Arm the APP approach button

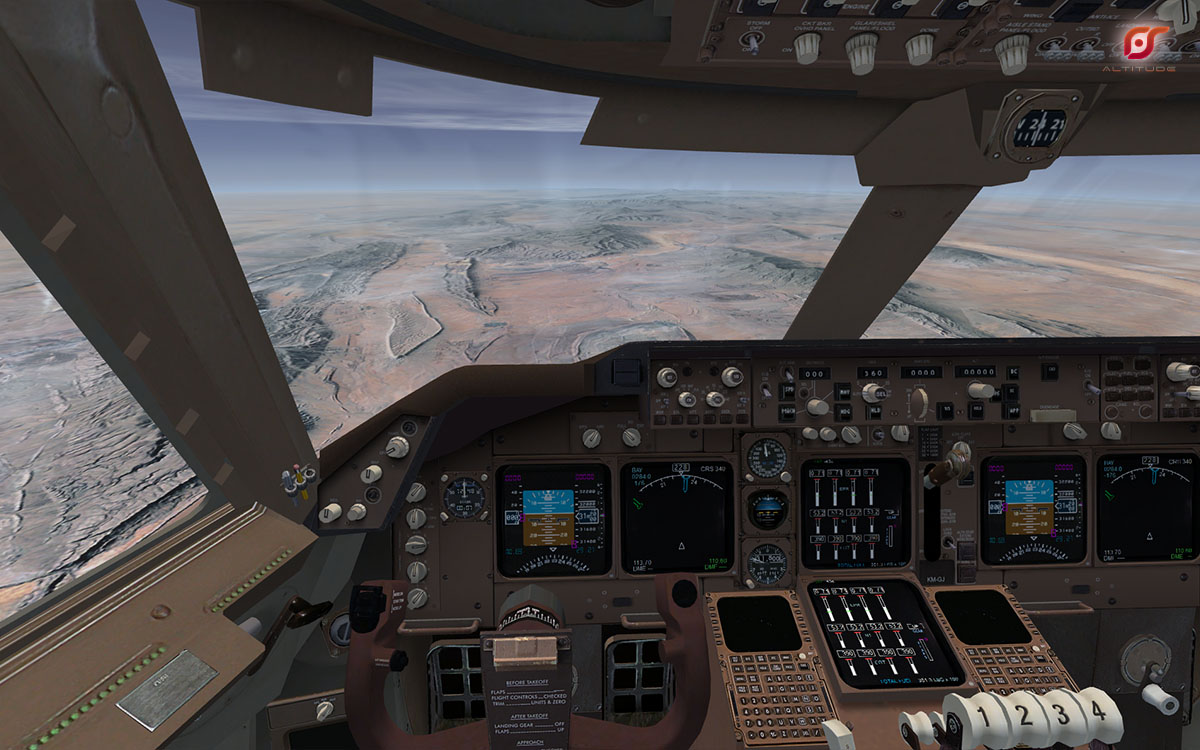pyautogui.click(x=1013, y=410)
